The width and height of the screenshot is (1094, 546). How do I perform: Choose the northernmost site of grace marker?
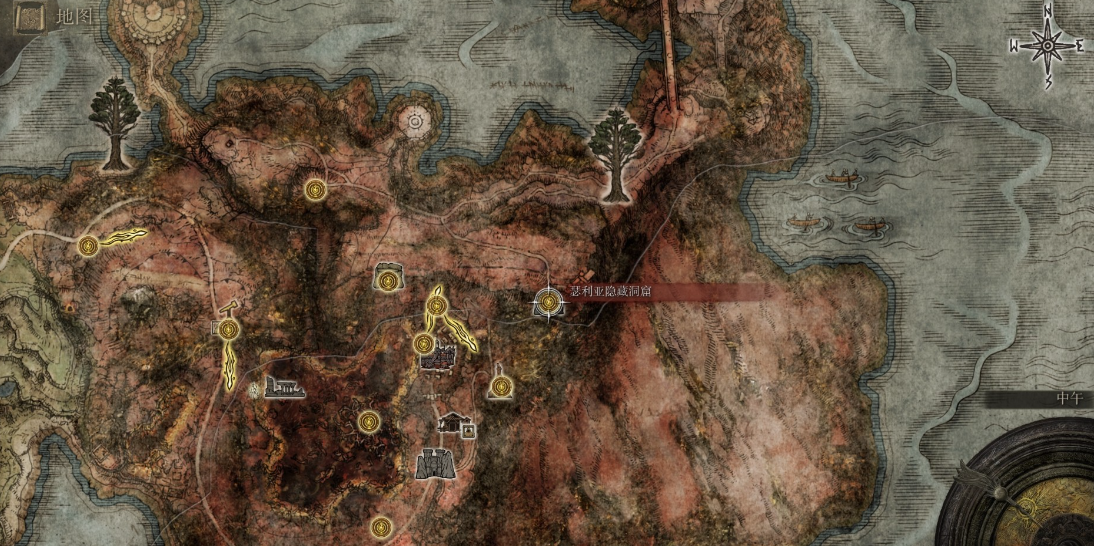tap(316, 188)
